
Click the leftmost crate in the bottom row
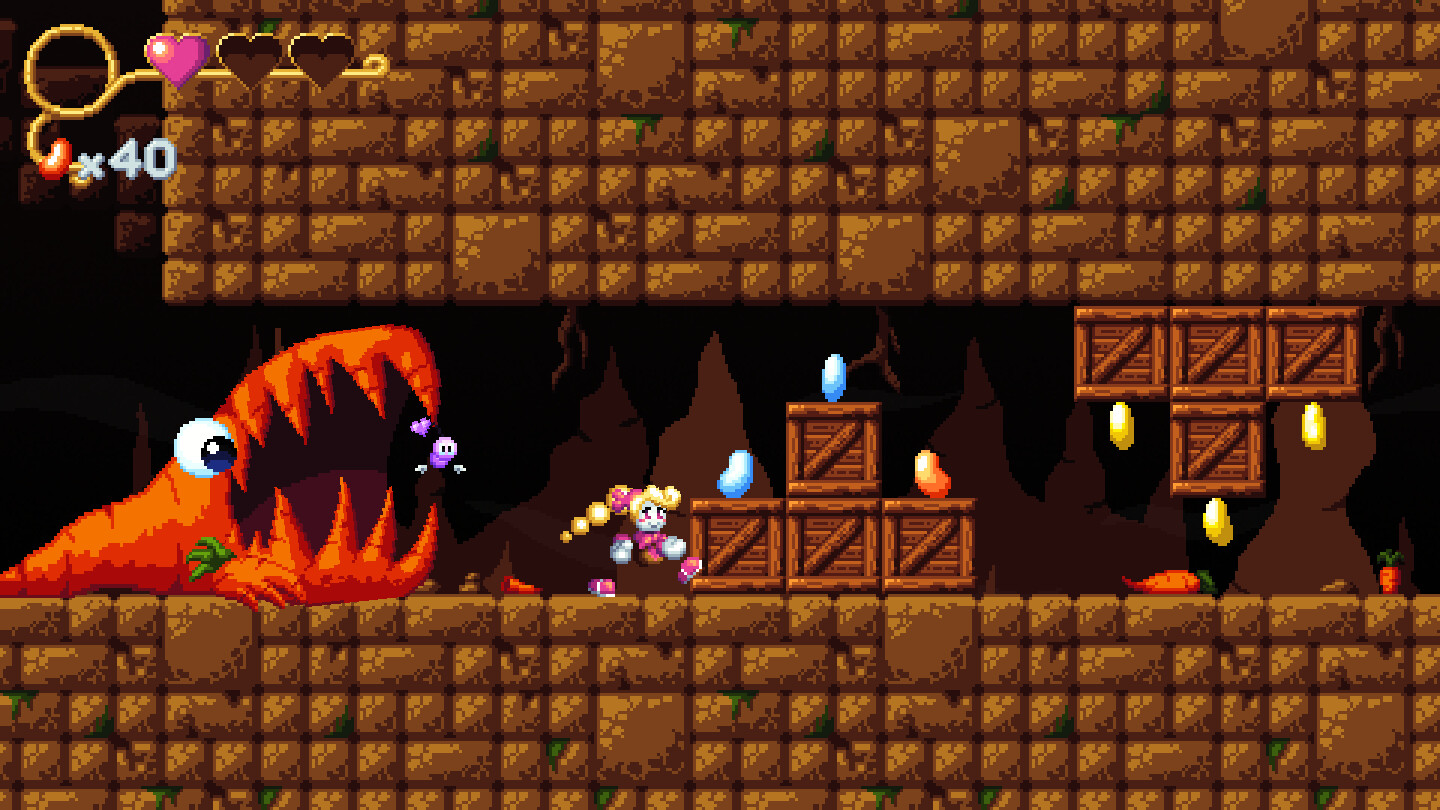tap(739, 545)
